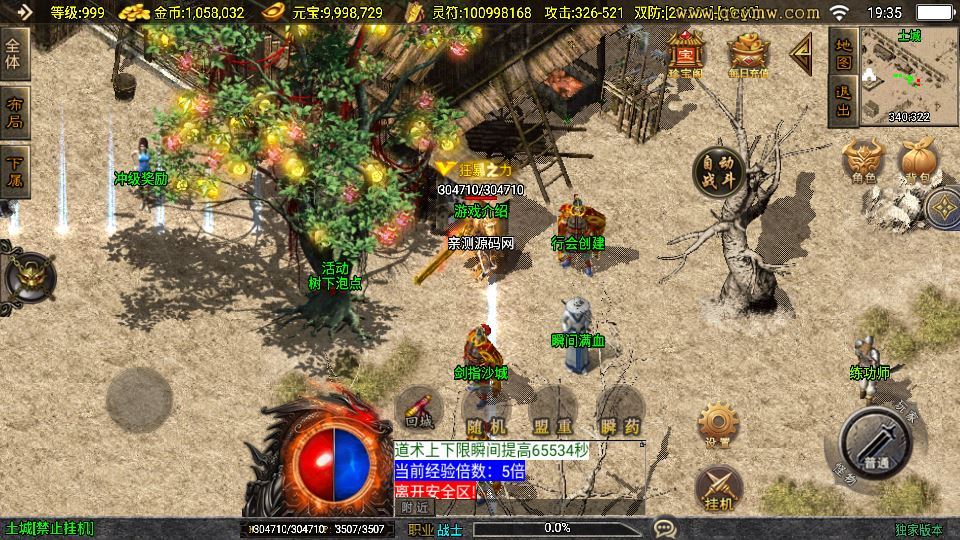Open 设置 settings gear
The height and width of the screenshot is (540, 960).
(716, 425)
